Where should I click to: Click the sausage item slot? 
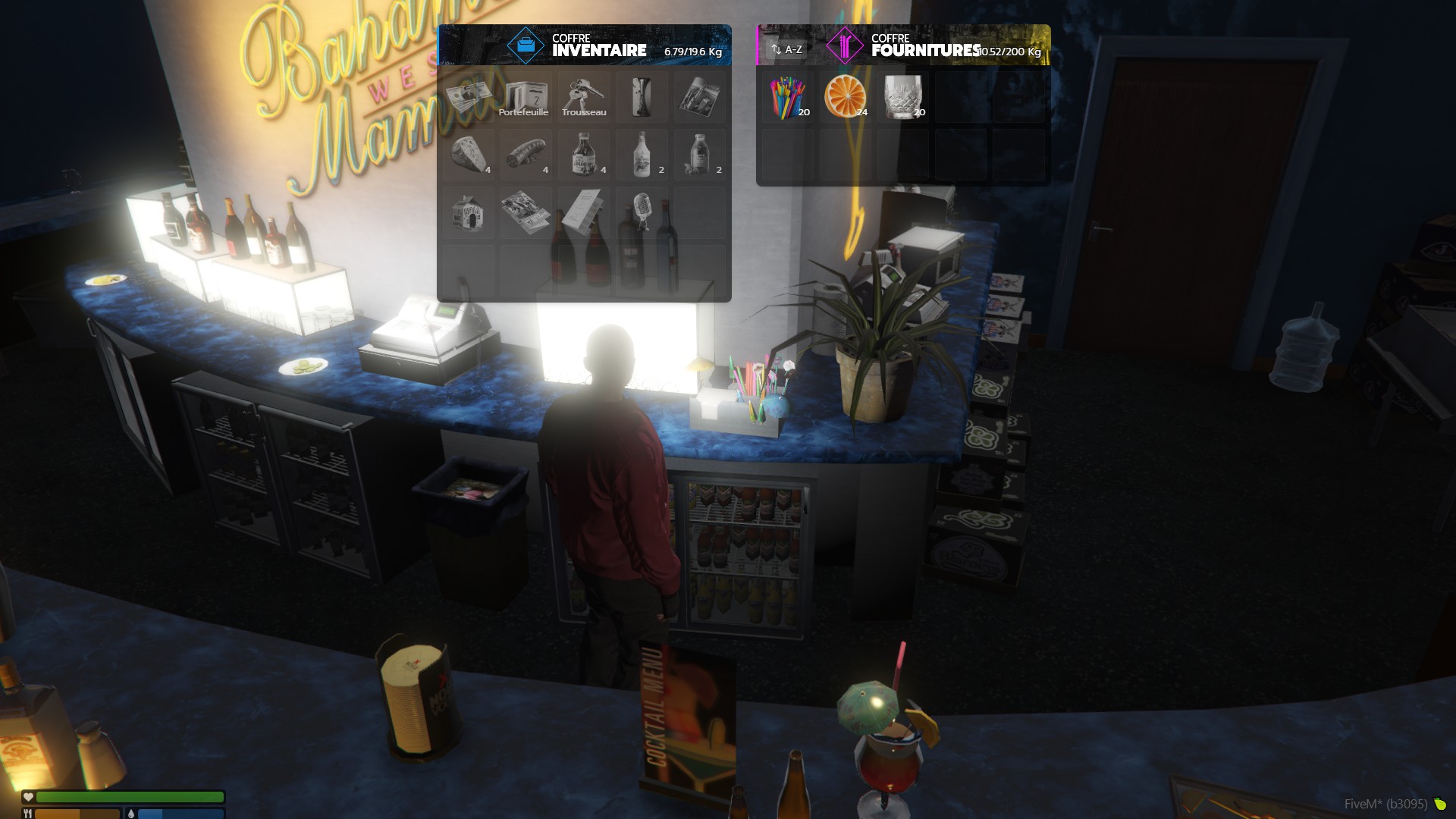(526, 155)
